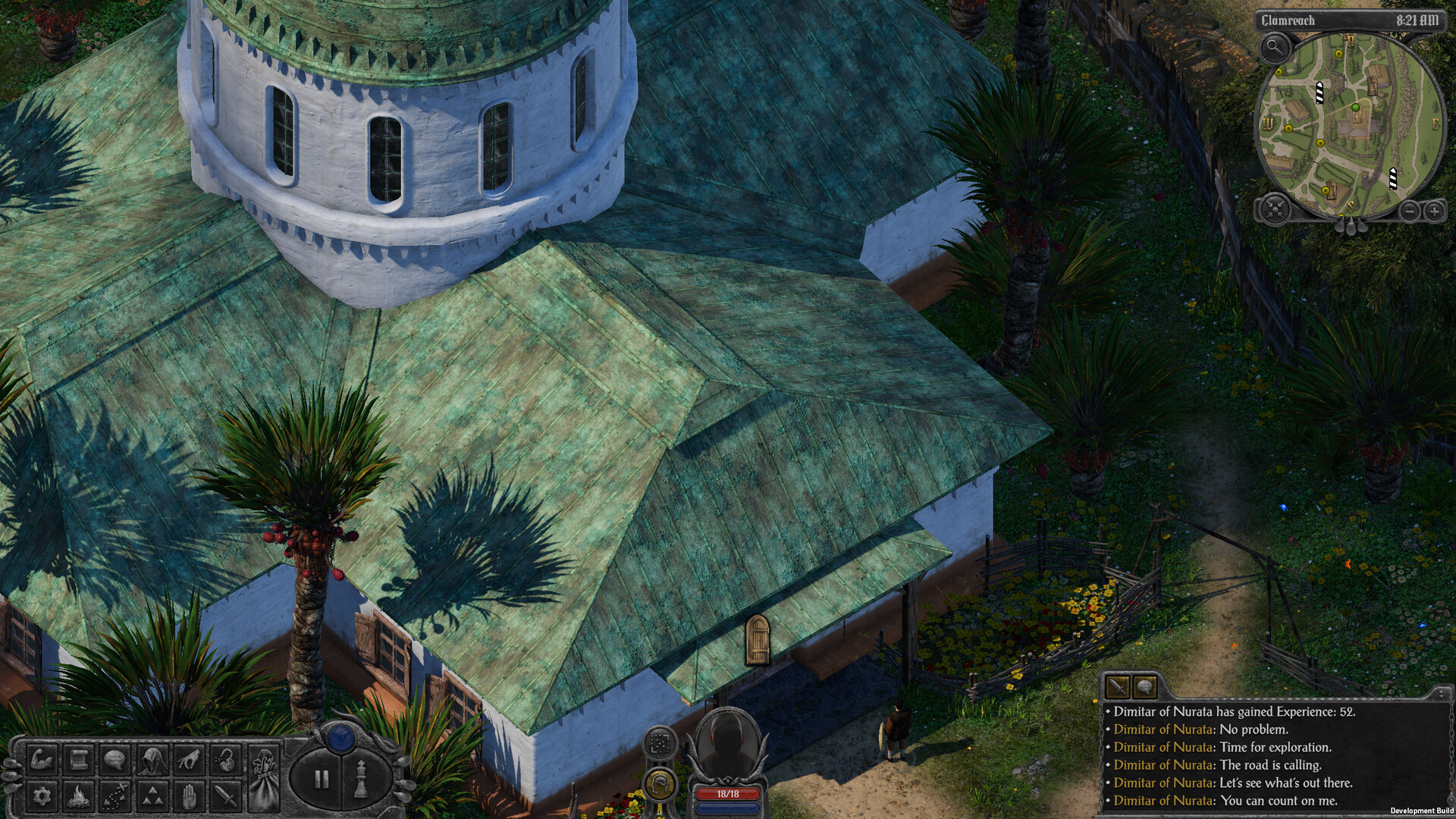
Task: Open the treasure map route icon
Action: [x=115, y=796]
